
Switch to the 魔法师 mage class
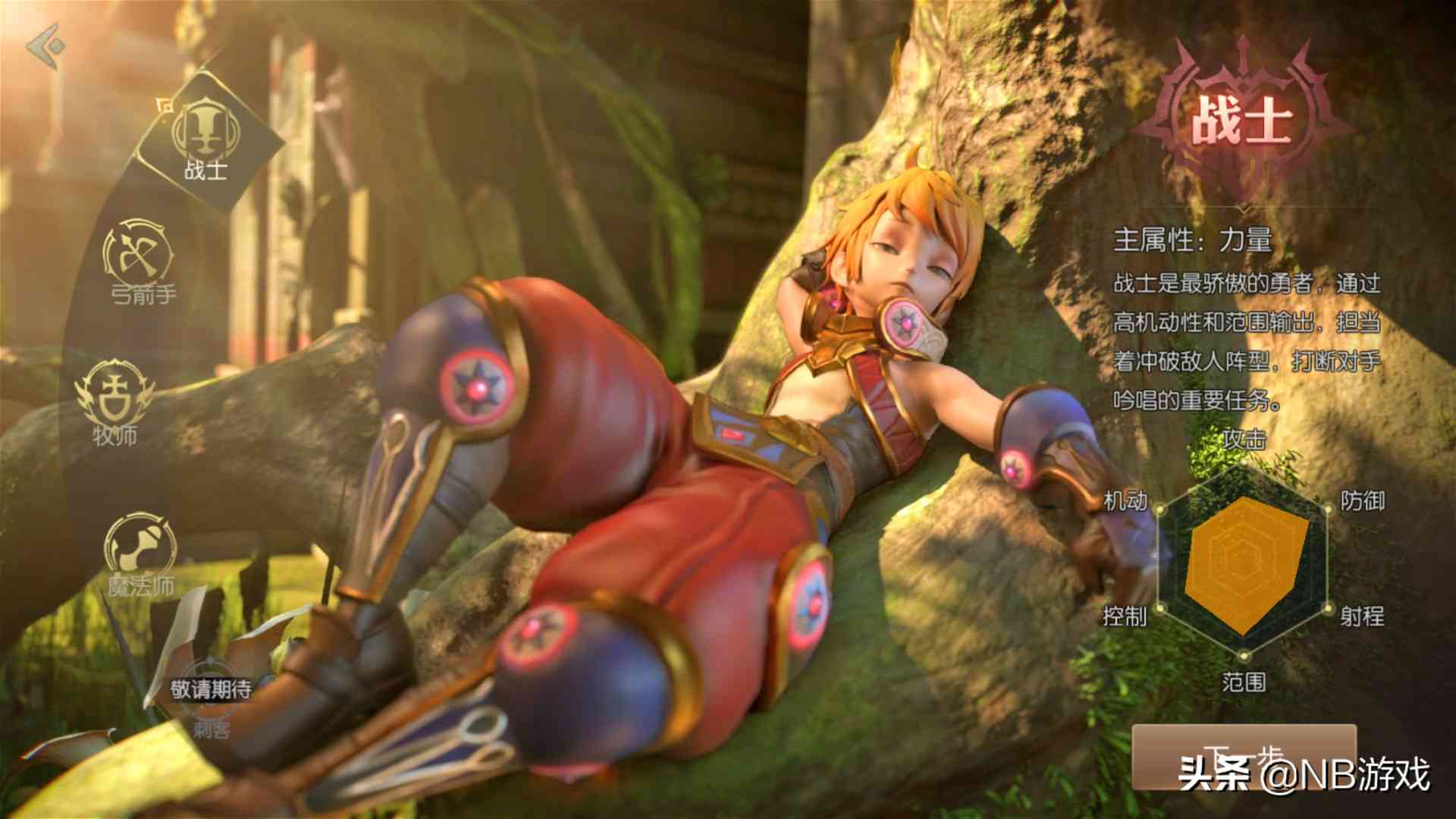click(140, 551)
